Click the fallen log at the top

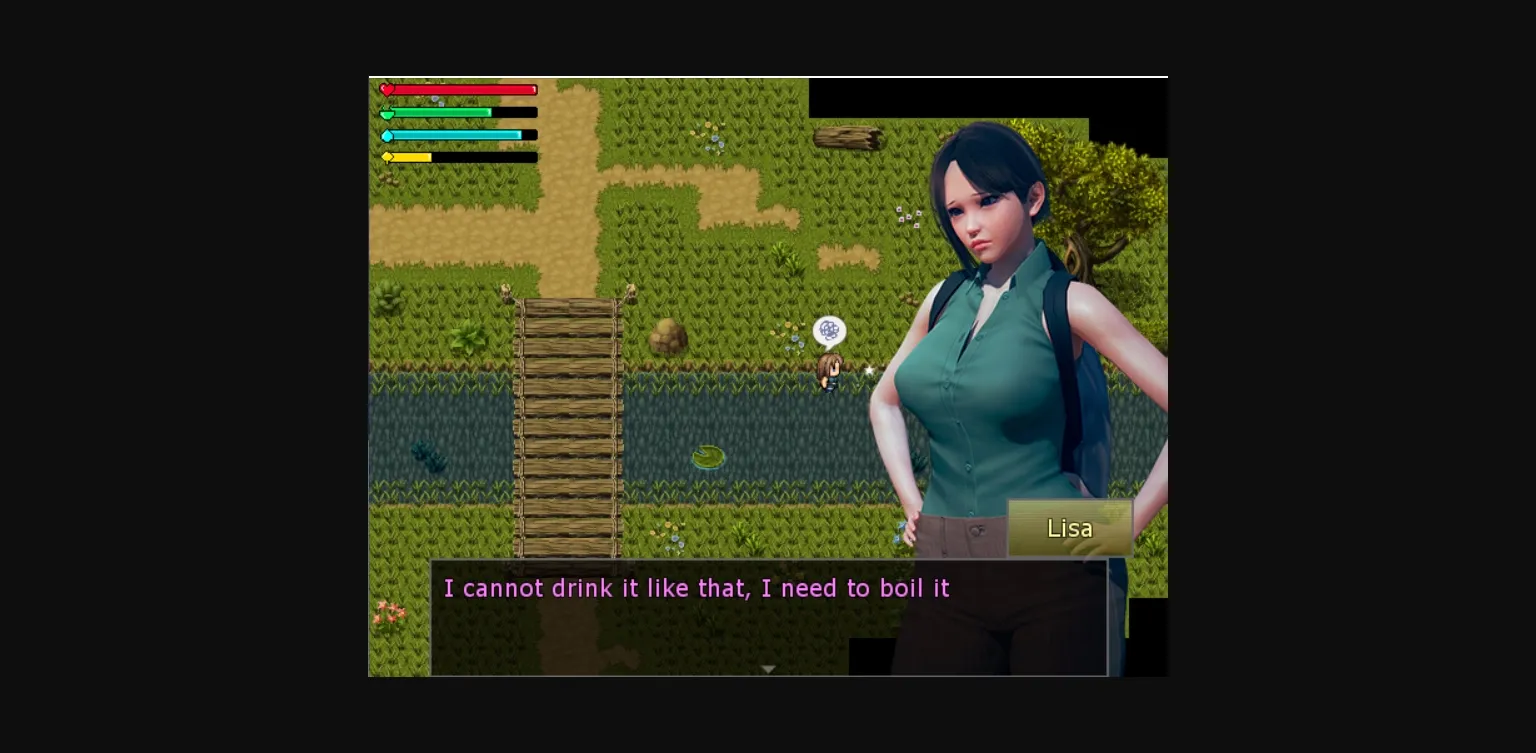[x=845, y=135]
